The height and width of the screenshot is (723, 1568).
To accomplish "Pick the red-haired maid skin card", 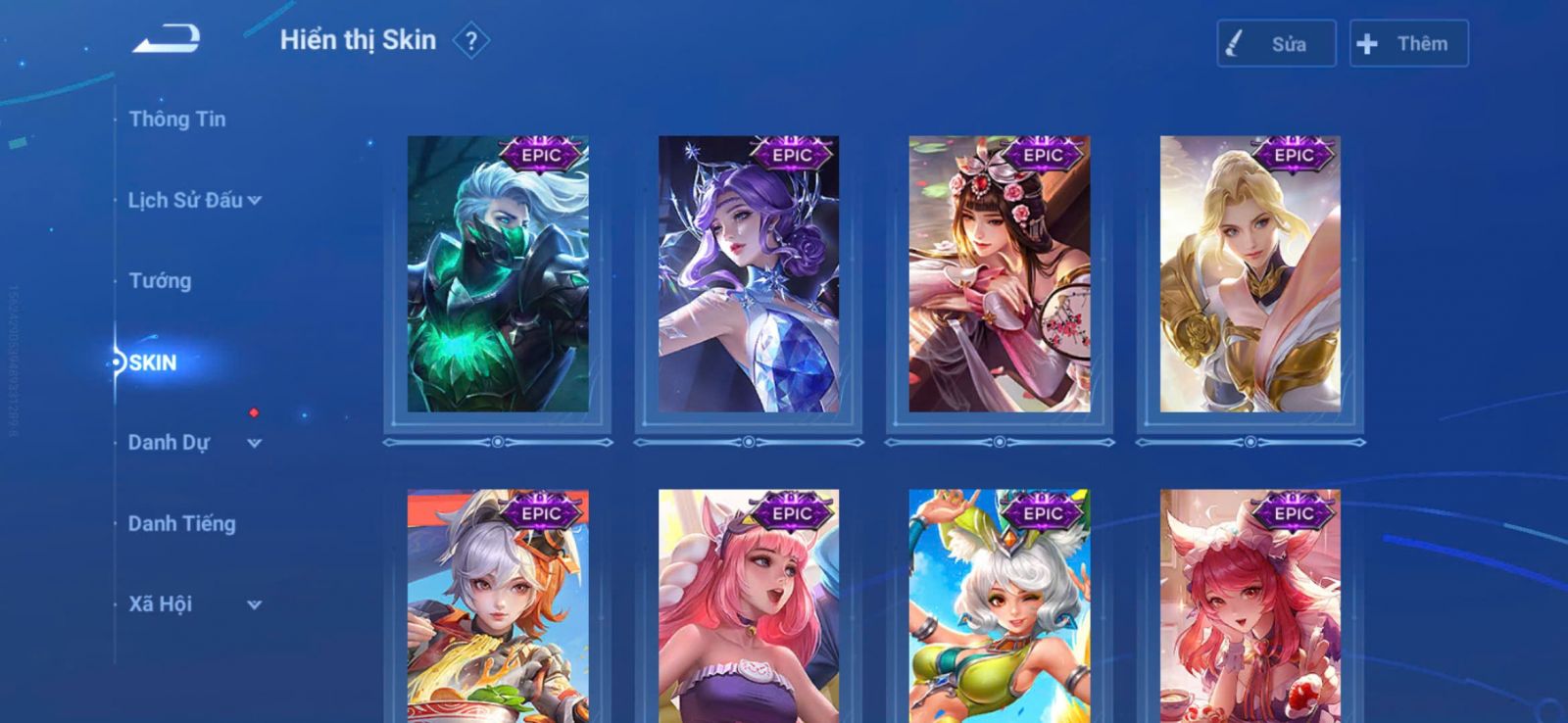I will point(1249,607).
